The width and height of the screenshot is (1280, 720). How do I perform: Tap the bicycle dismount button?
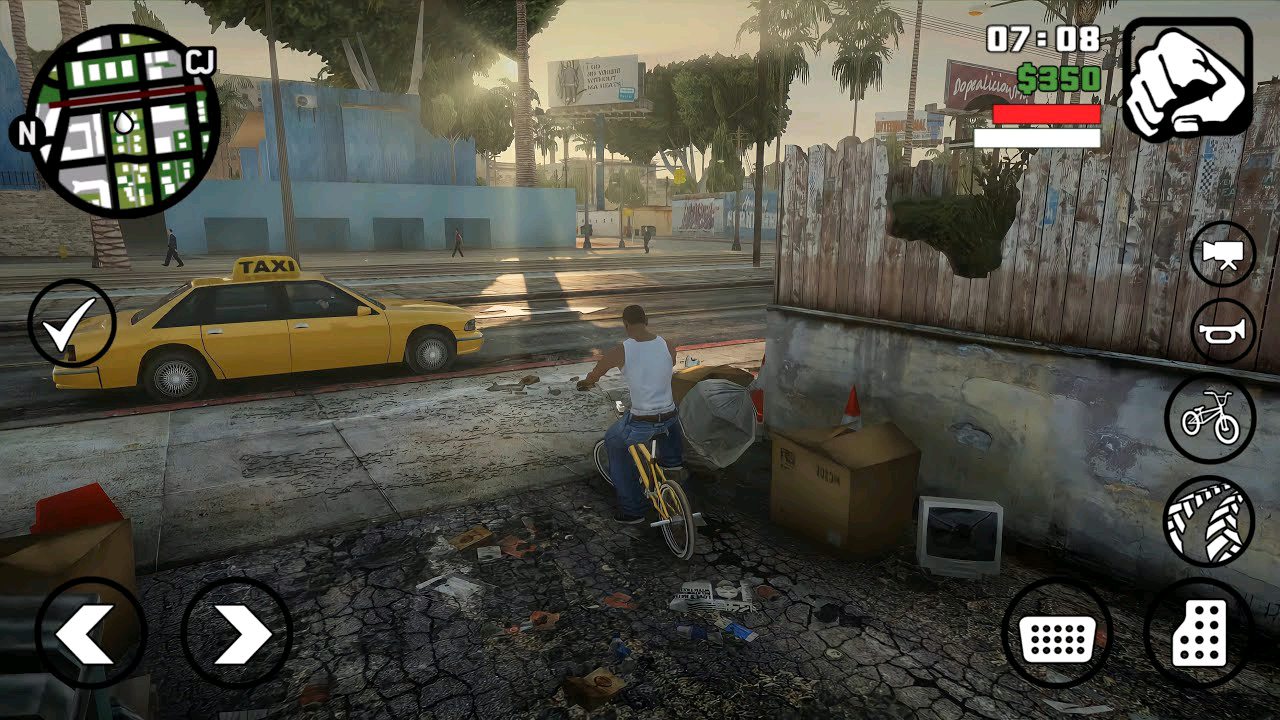pyautogui.click(x=1210, y=418)
